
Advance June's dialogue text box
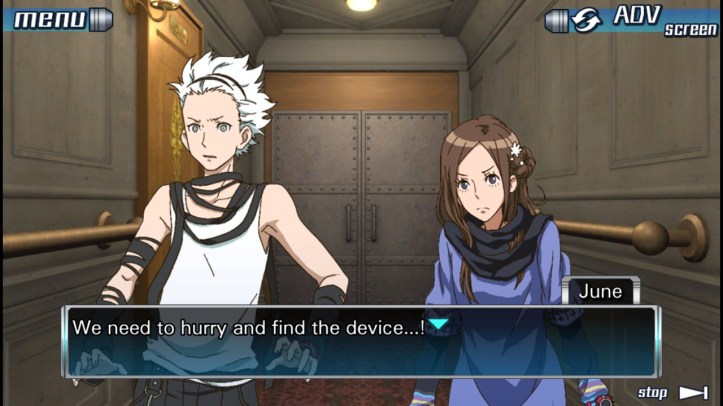360,340
